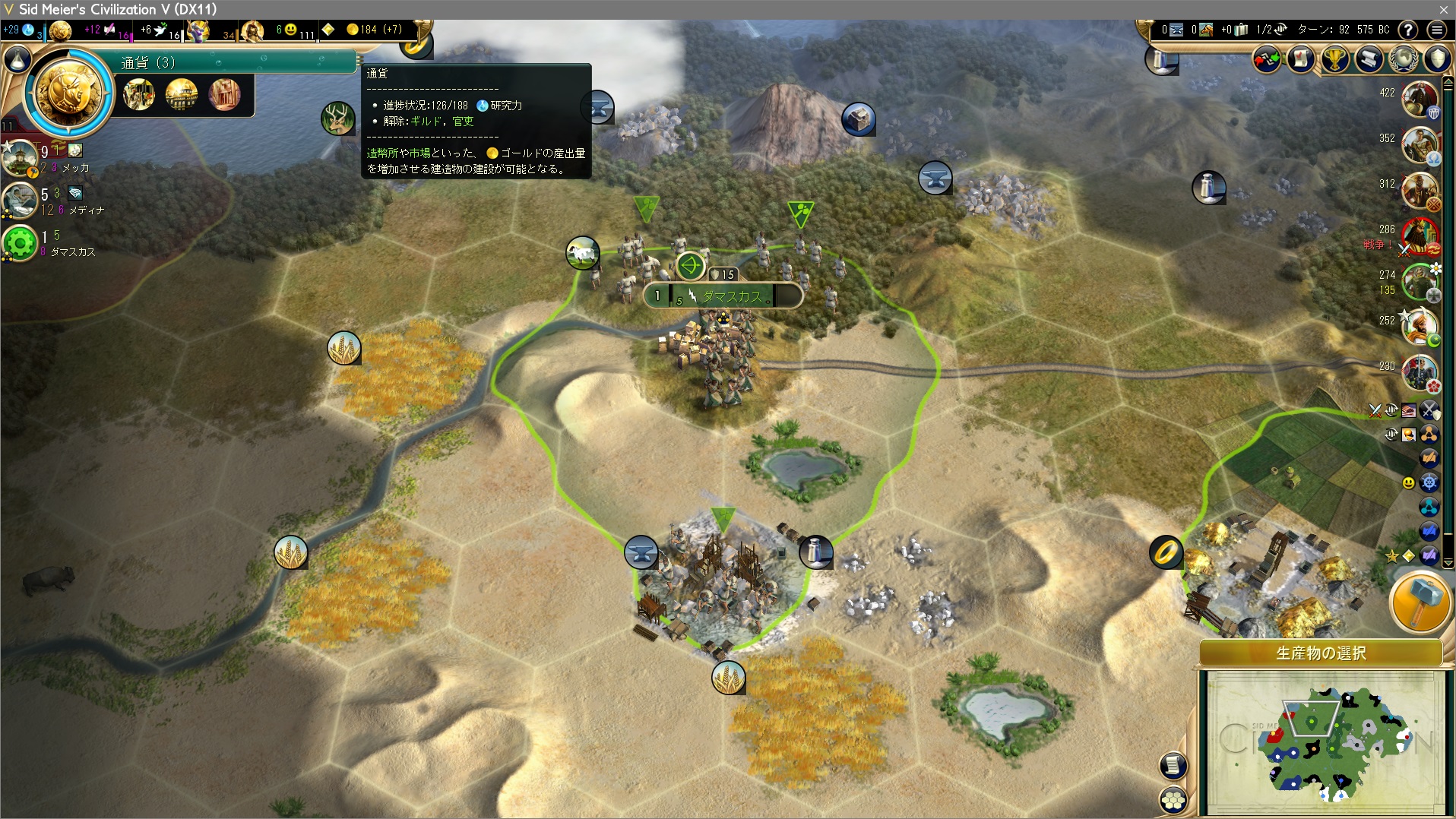The image size is (1456, 819).
Task: Close the Civilization V window
Action: point(1443,9)
